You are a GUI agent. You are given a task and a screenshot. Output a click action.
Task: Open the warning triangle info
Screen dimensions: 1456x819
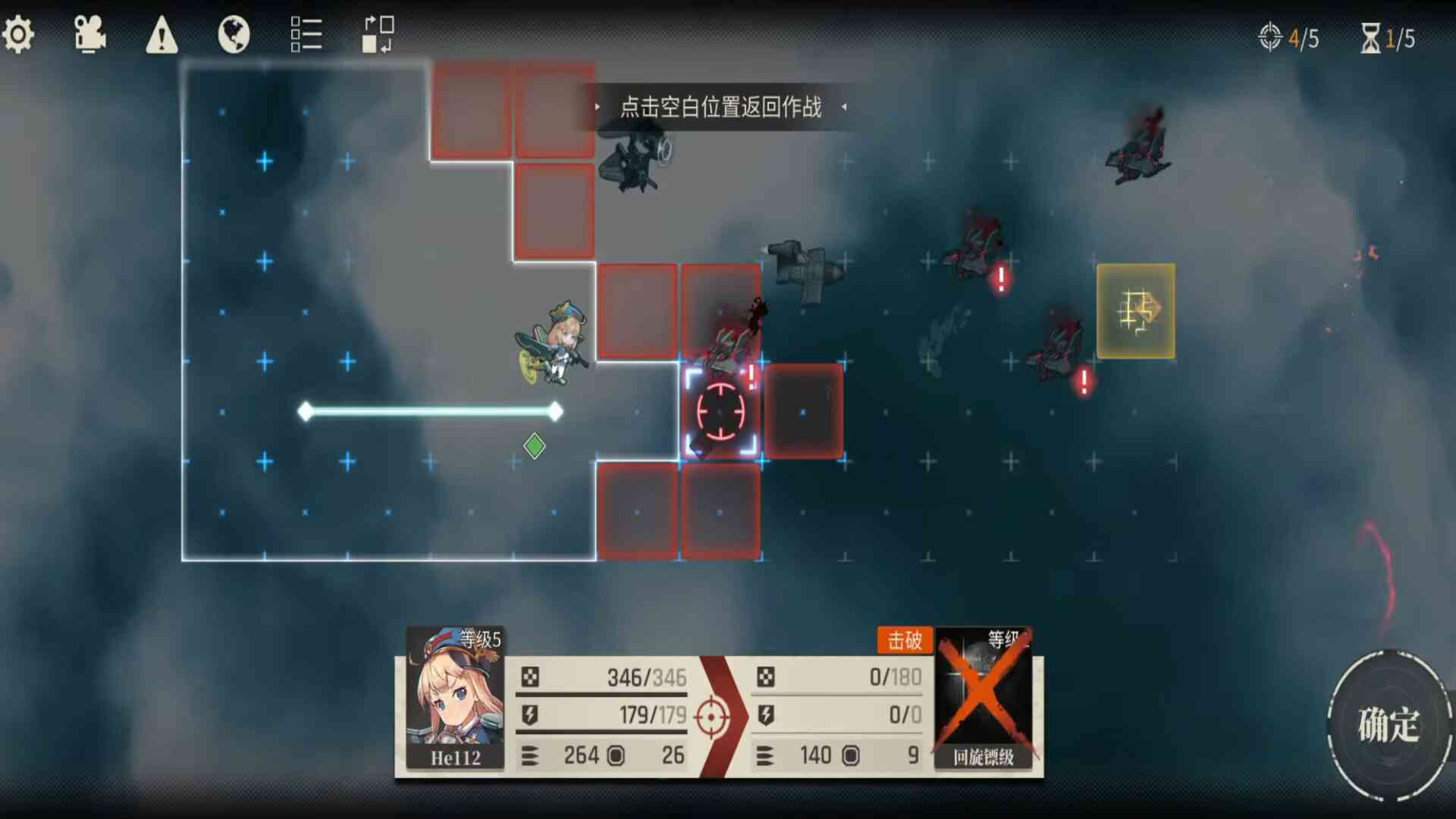click(162, 36)
